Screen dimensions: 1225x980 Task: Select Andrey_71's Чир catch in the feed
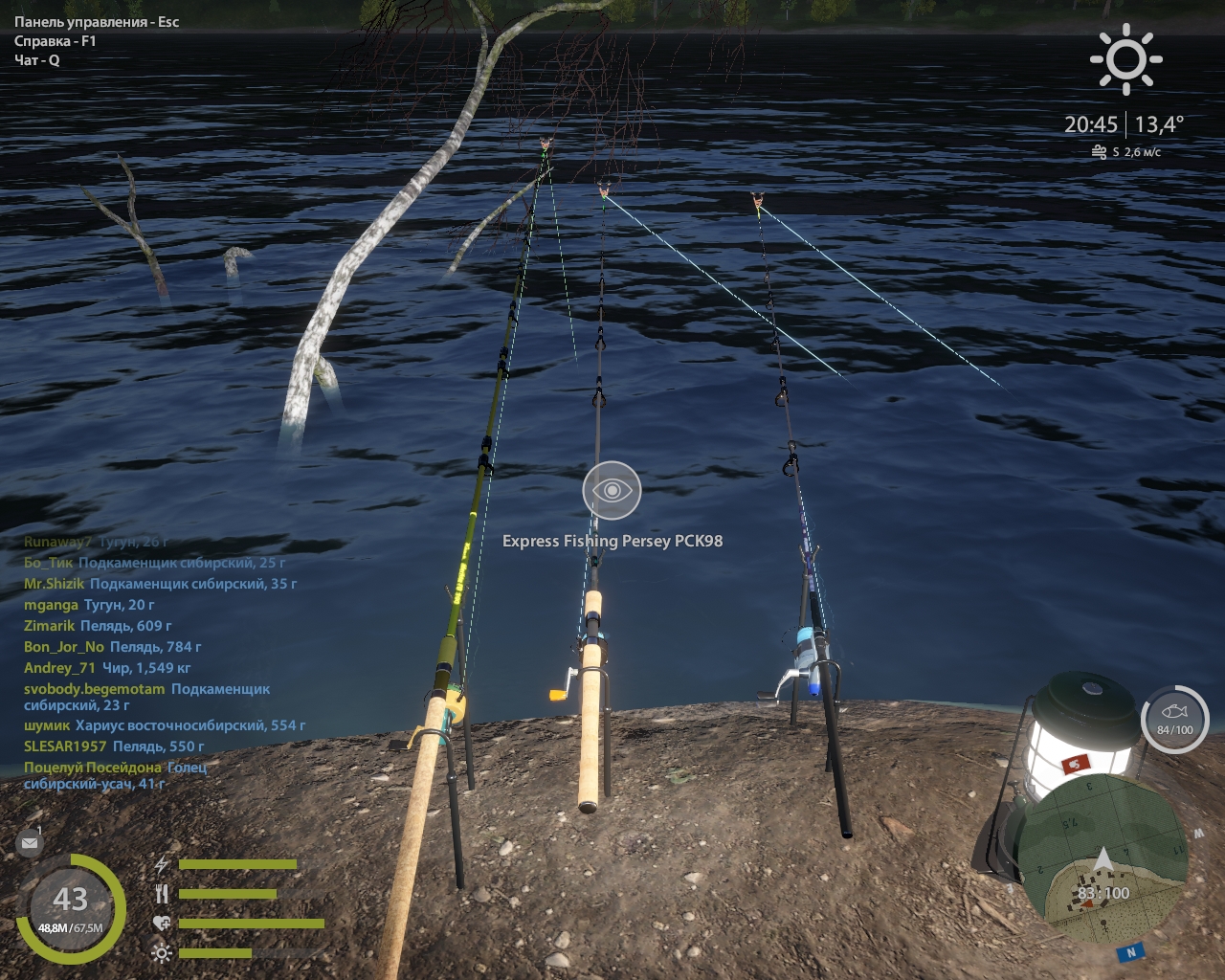[107, 668]
